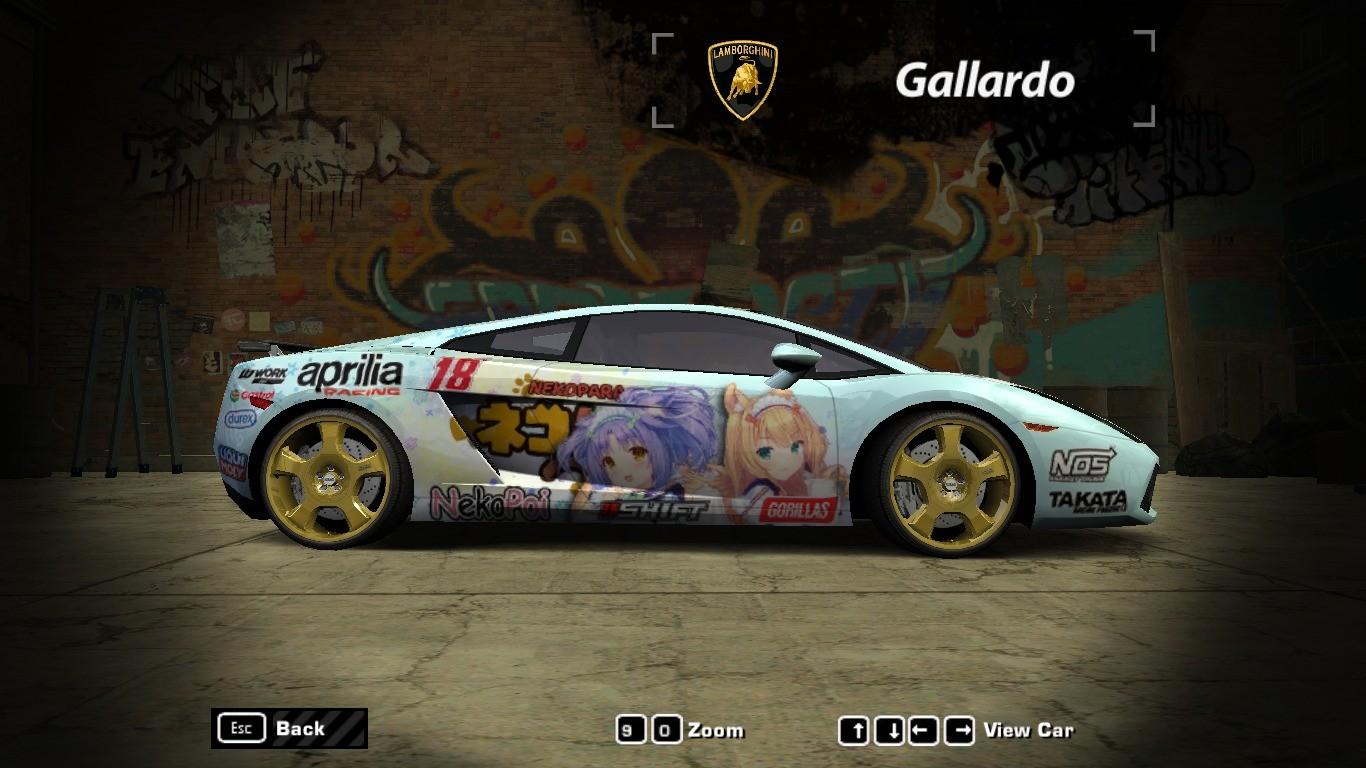The height and width of the screenshot is (768, 1366).
Task: Click the GORILLAS sticker on the door
Action: (797, 507)
